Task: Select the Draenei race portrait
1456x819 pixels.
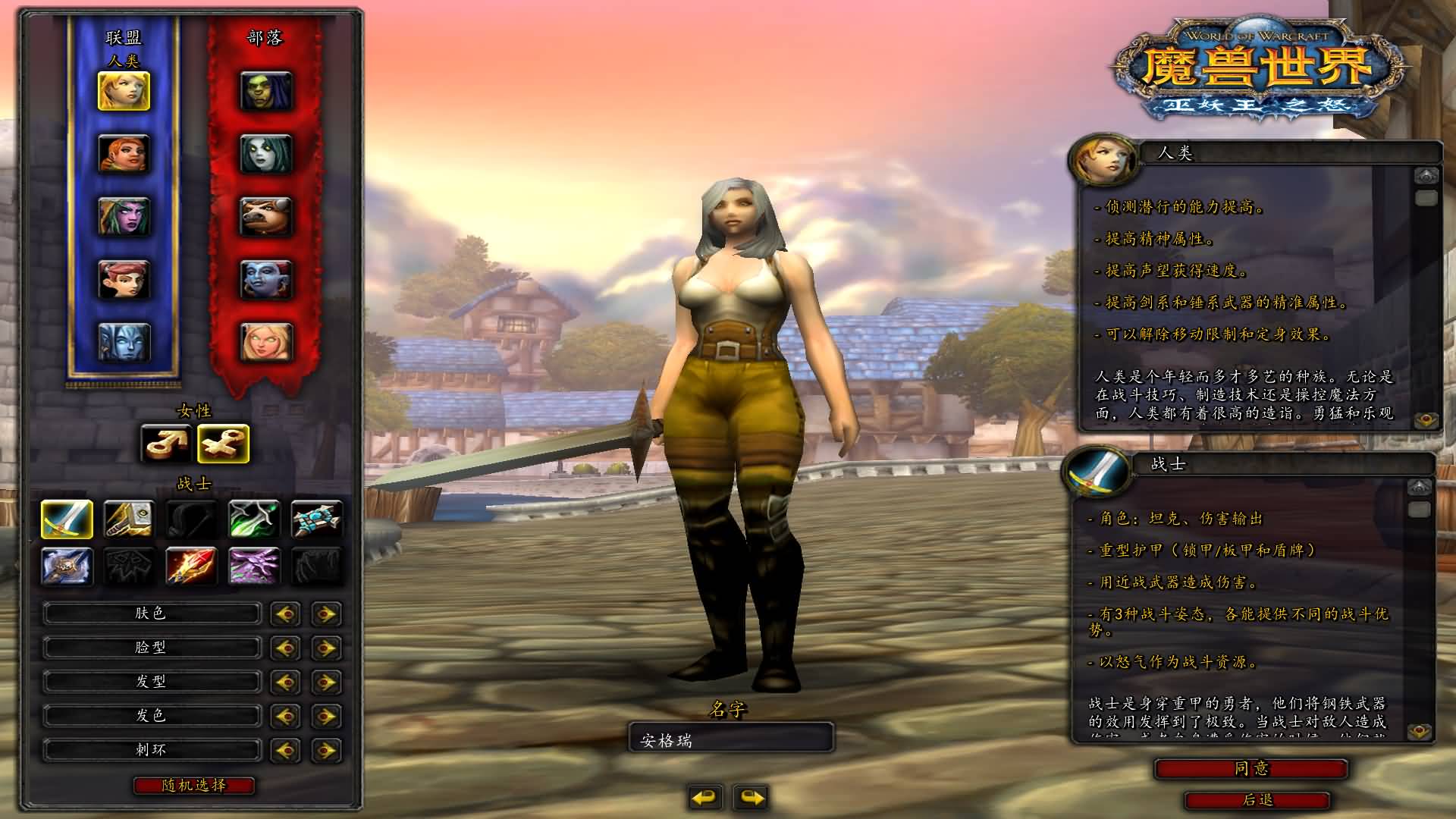Action: 124,343
